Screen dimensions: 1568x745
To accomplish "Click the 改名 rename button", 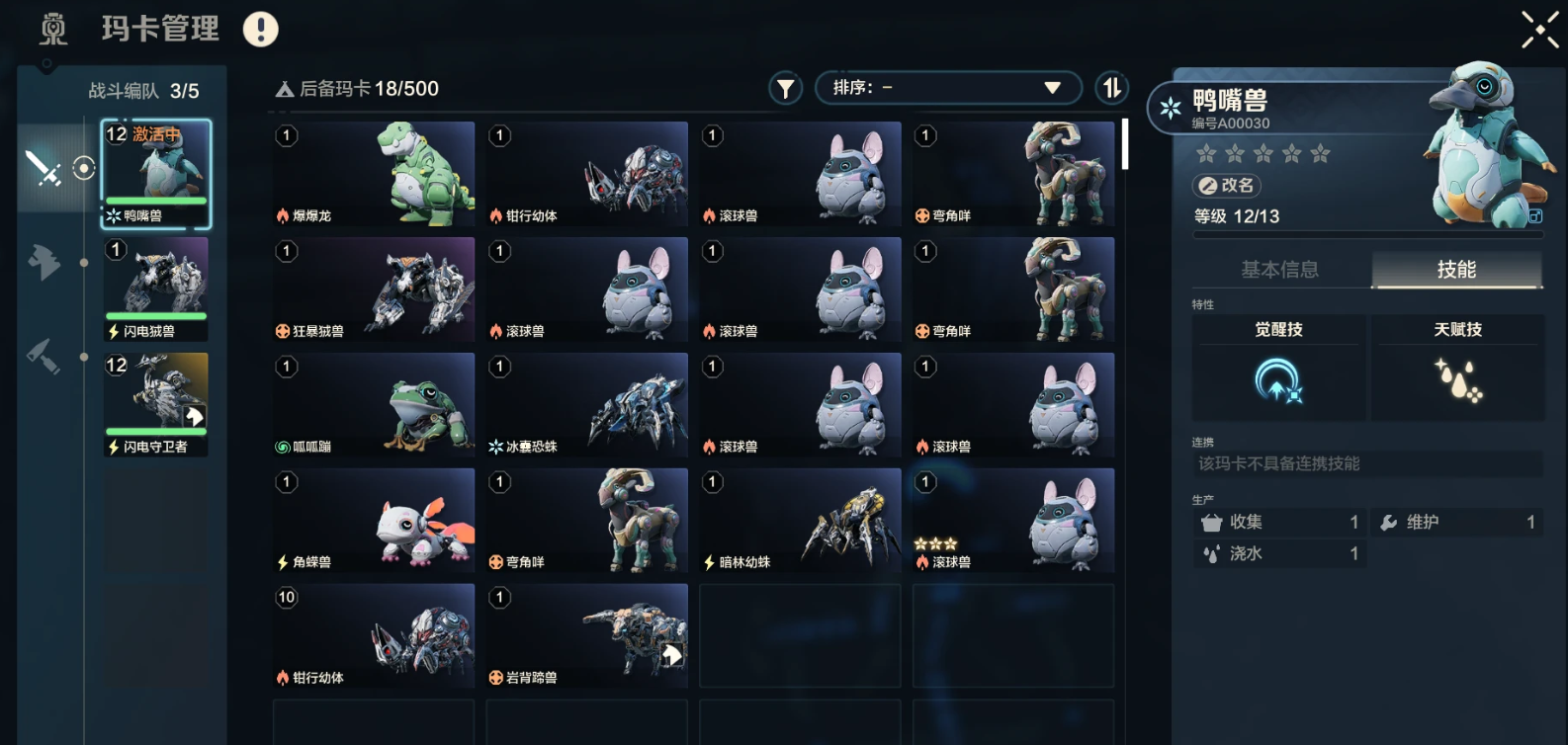I will click(x=1228, y=186).
